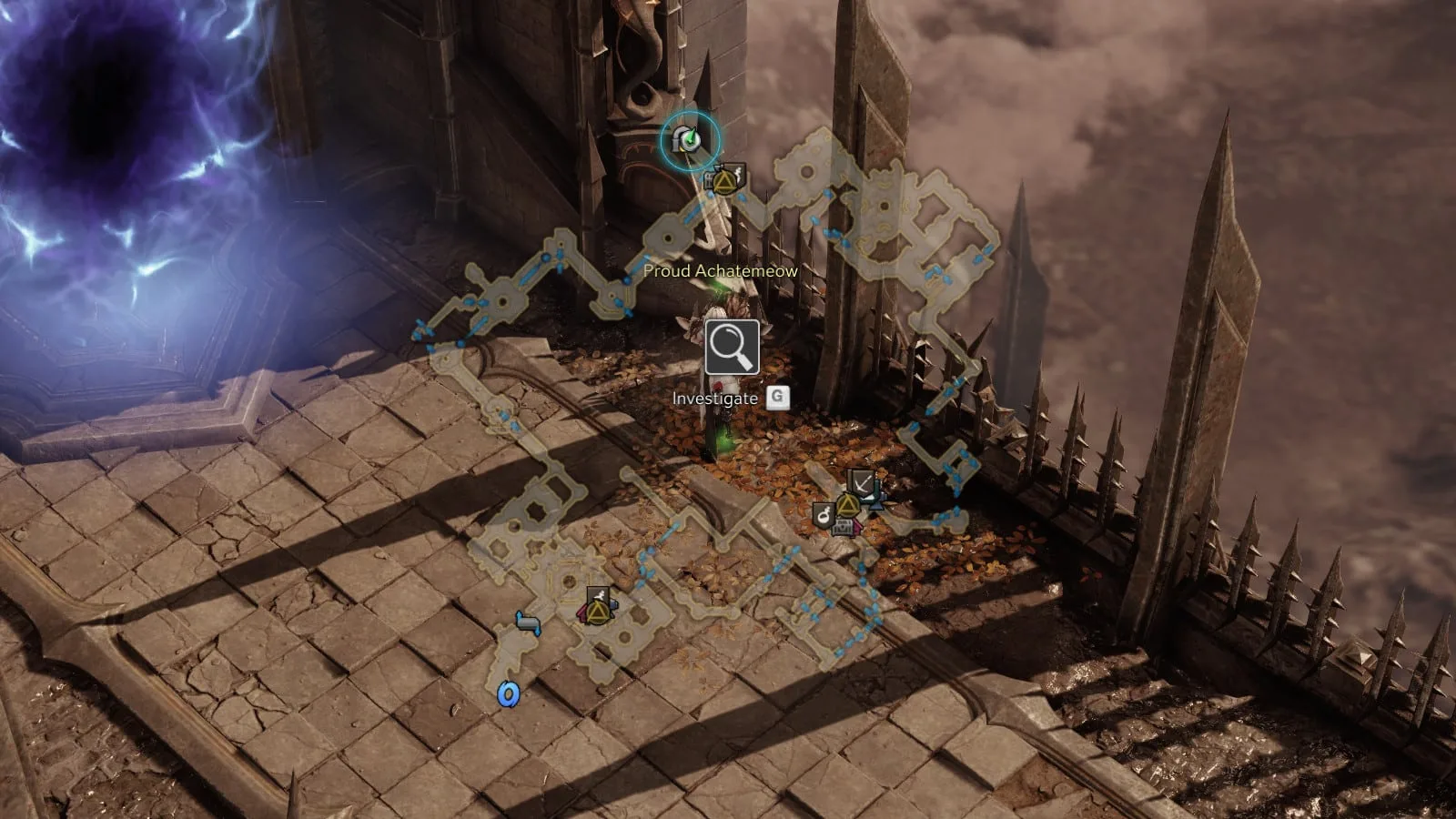
Task: Click the blue swirl portal map marker
Action: point(508,695)
